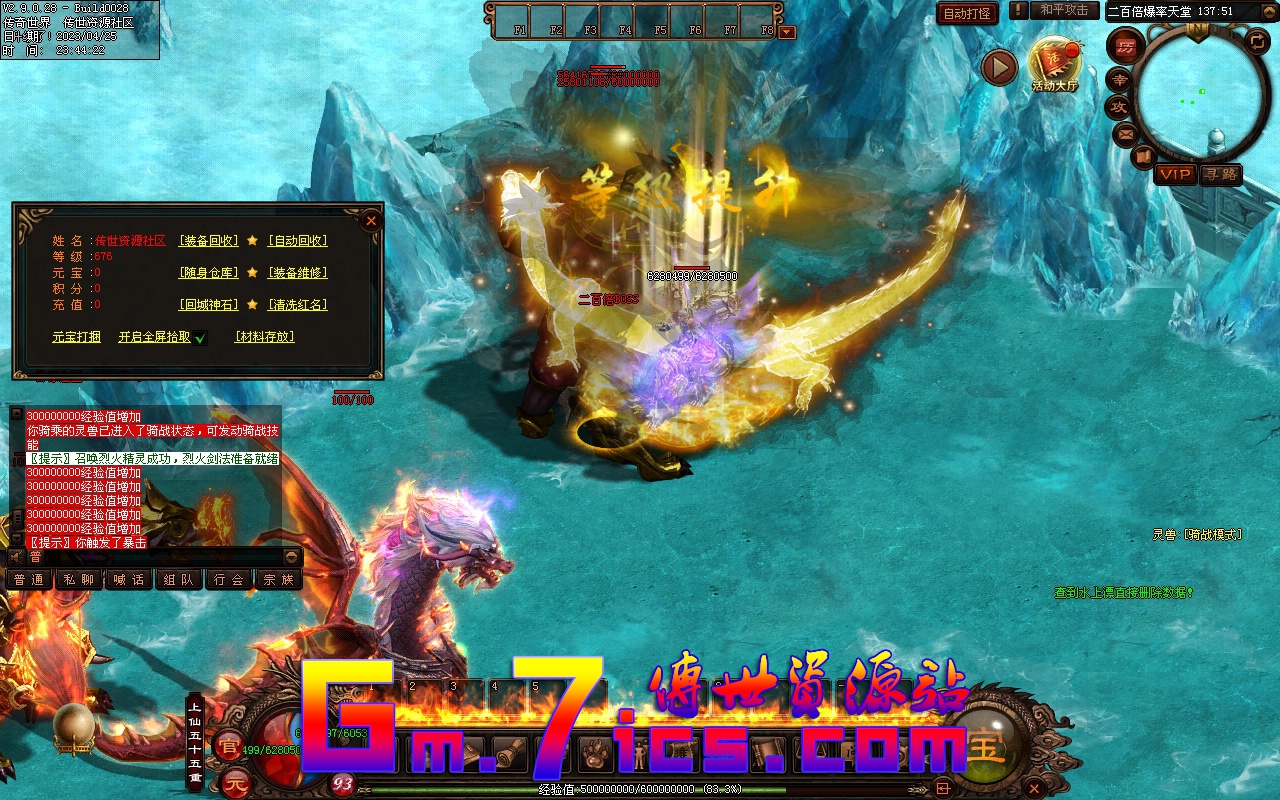Activate the 寻路 pathfinding button
Image resolution: width=1280 pixels, height=800 pixels.
tap(1221, 175)
